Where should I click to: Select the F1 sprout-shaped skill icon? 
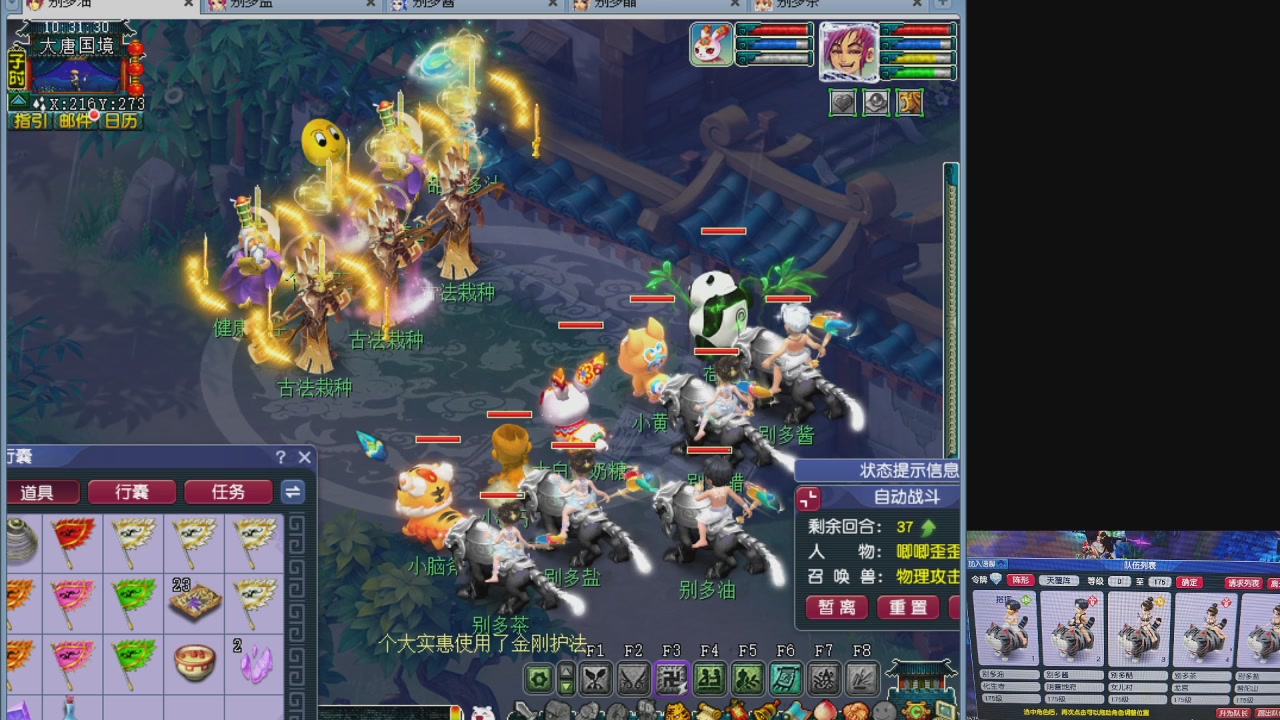(x=596, y=679)
